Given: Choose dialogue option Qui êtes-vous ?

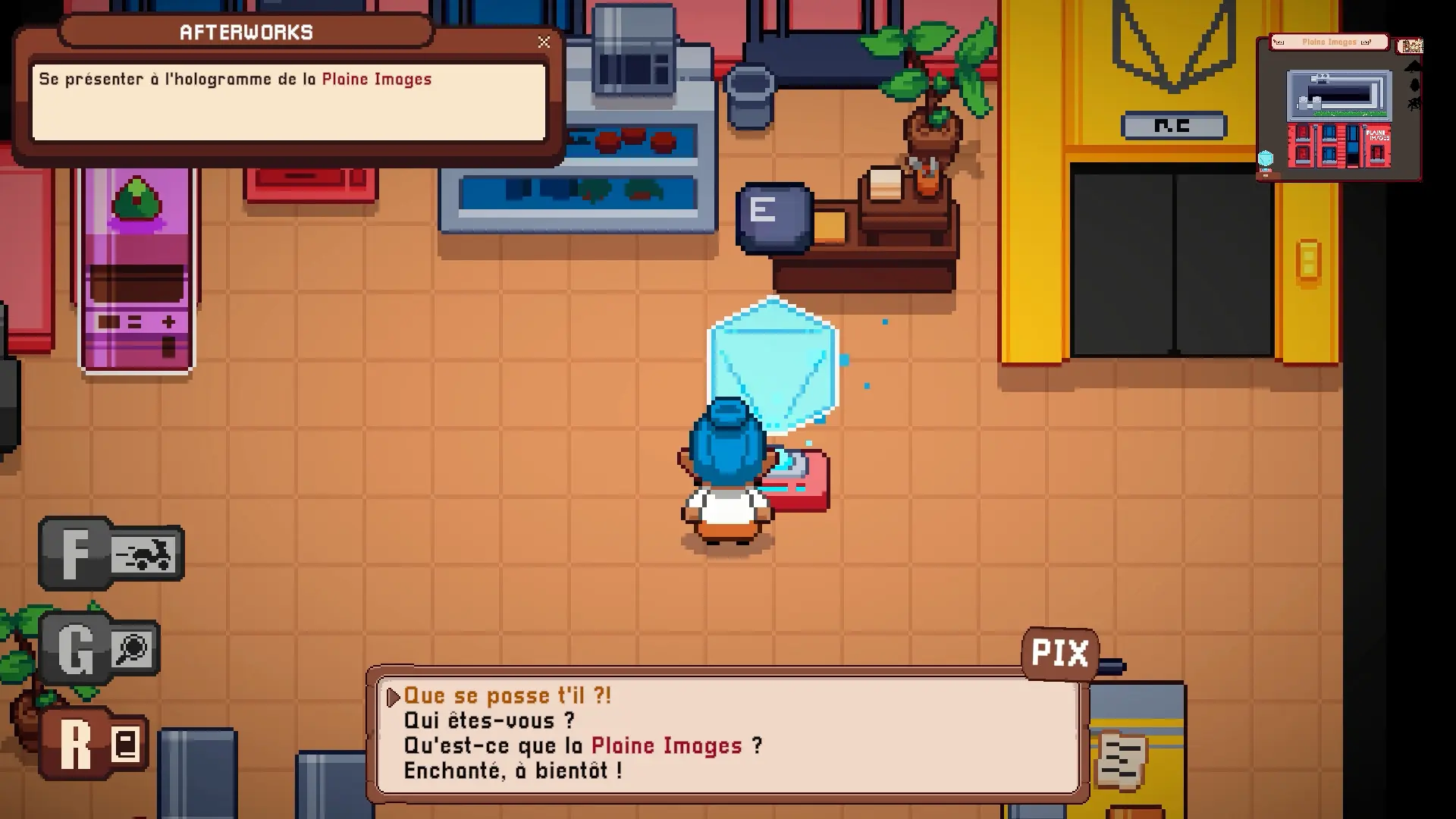Looking at the screenshot, I should pyautogui.click(x=488, y=720).
